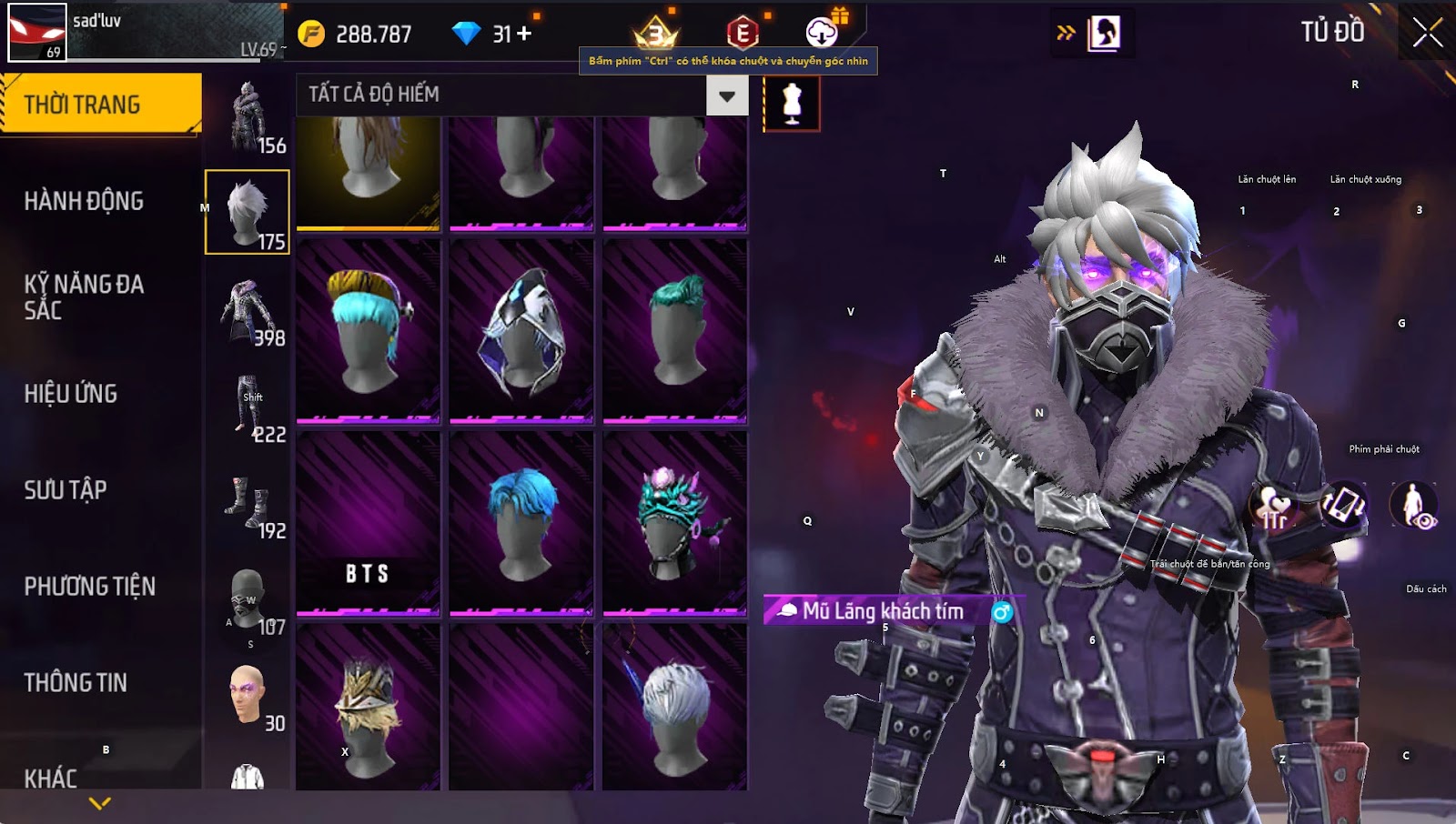Pick the green flower crown headpiece

tap(674, 524)
